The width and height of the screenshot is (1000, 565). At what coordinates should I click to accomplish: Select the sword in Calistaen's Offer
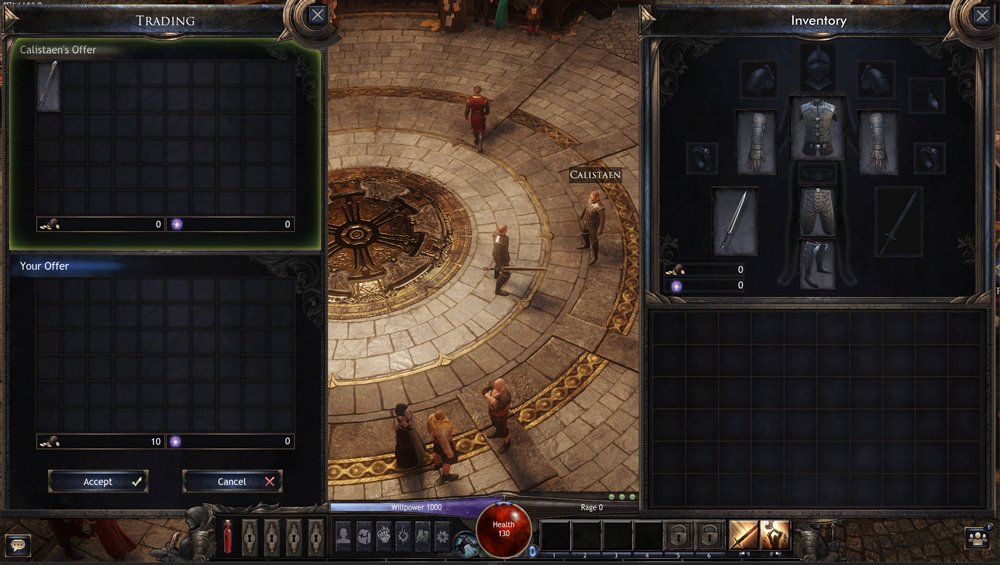(48, 86)
